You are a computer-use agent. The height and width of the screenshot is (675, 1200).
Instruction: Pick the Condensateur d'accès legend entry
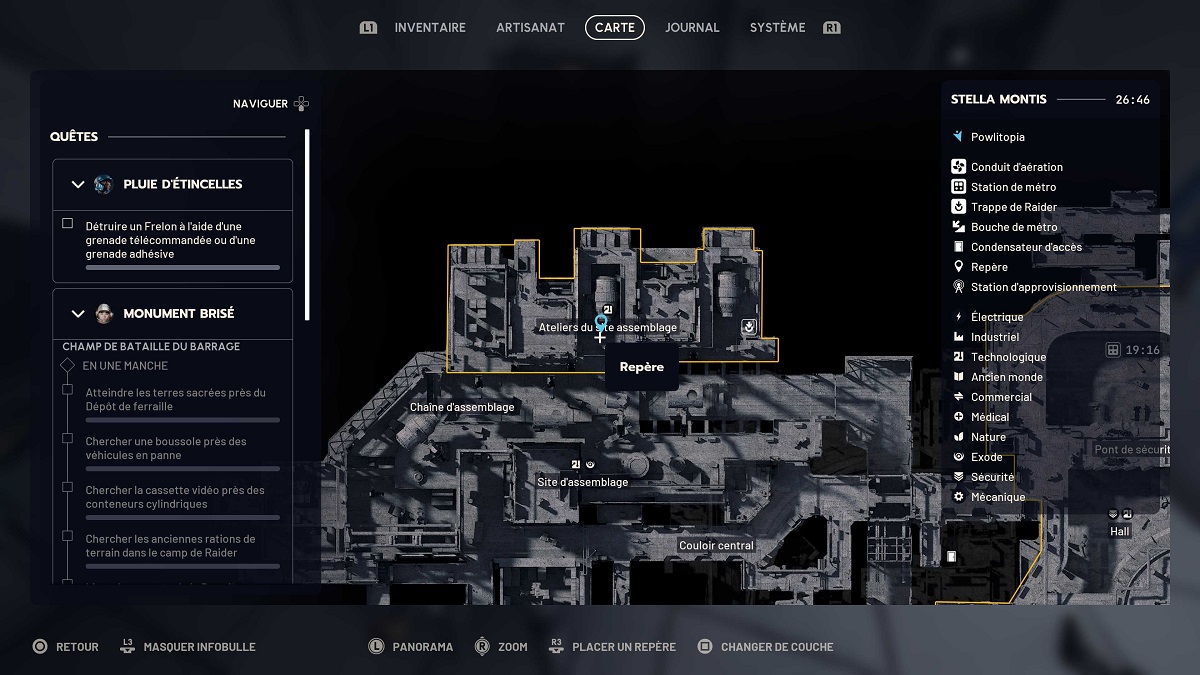pyautogui.click(x=1026, y=247)
